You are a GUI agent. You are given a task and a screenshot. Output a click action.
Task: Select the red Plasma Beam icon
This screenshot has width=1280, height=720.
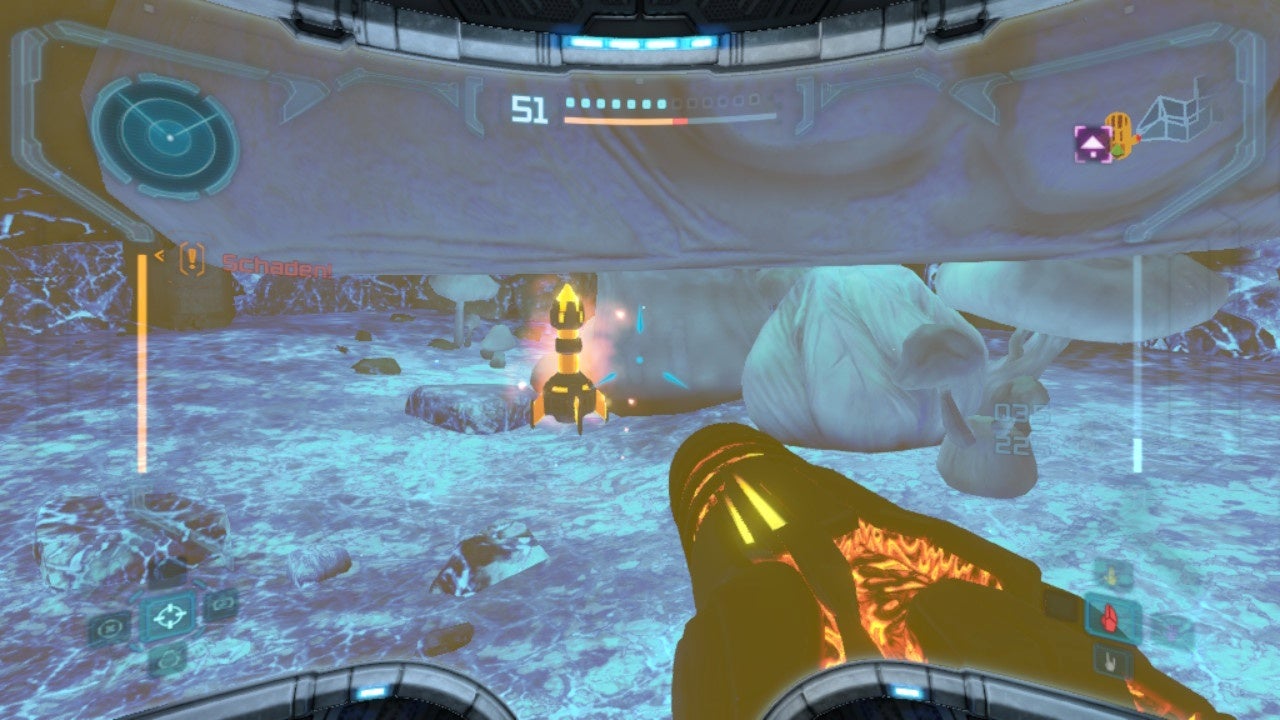[1109, 618]
